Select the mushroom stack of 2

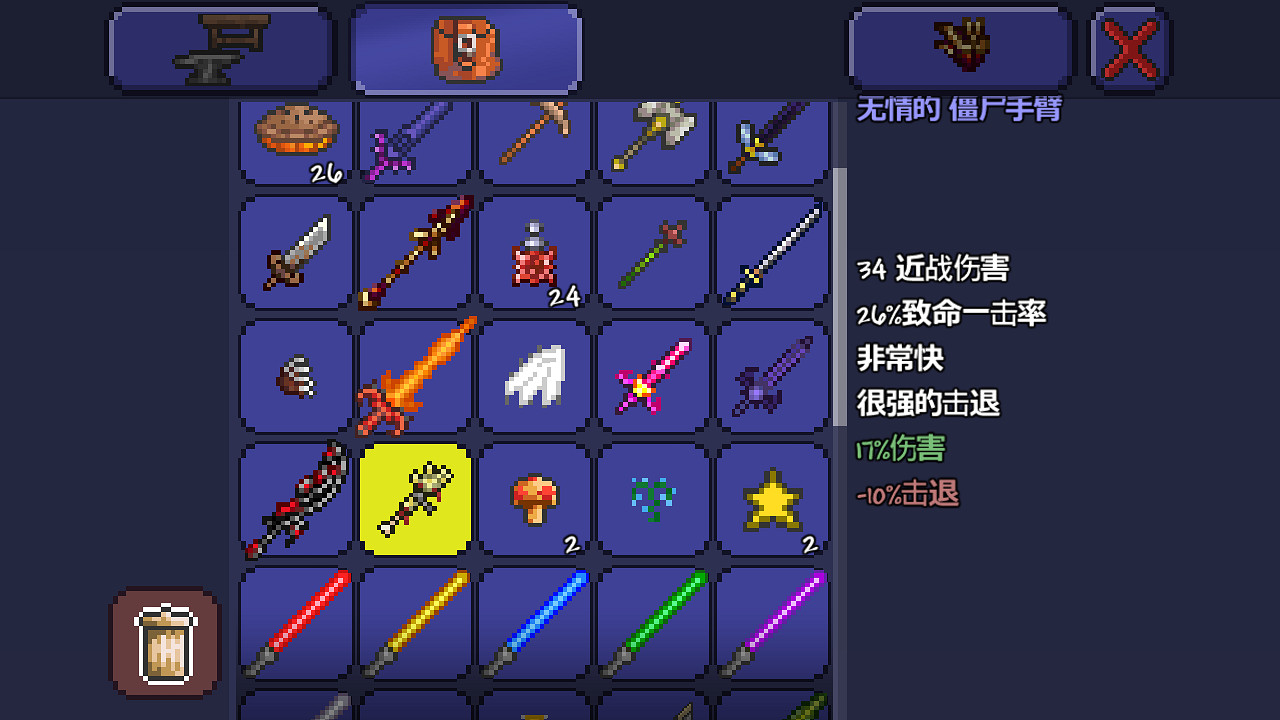[533, 500]
